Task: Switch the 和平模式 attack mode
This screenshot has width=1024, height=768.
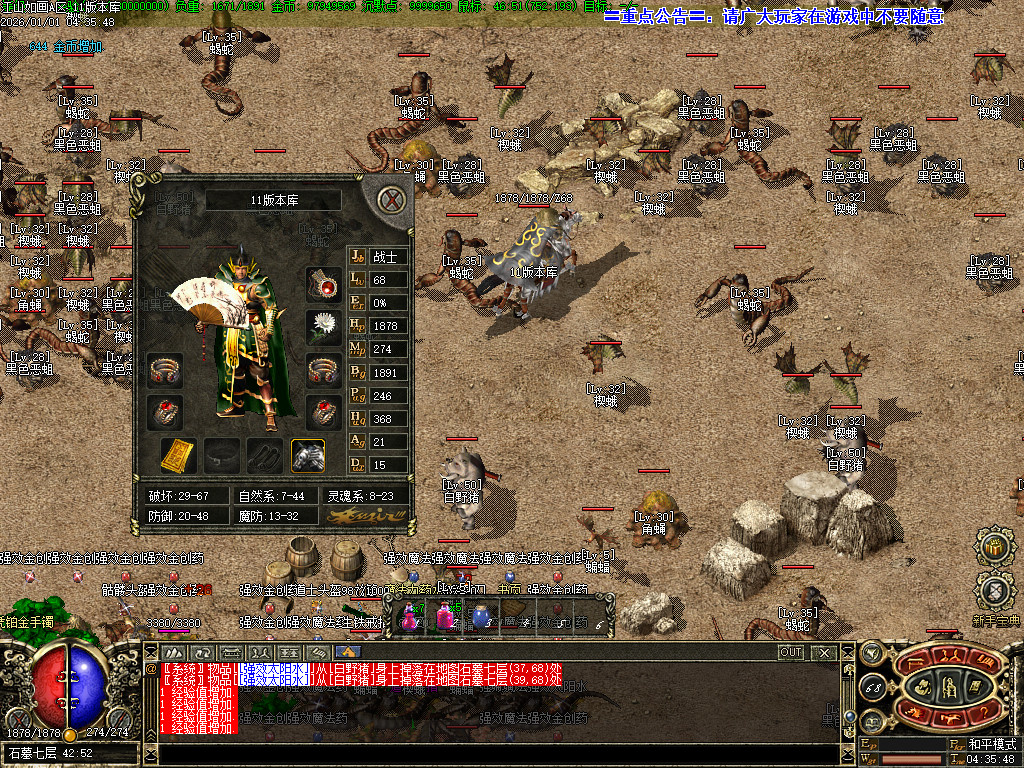Action: [x=992, y=745]
